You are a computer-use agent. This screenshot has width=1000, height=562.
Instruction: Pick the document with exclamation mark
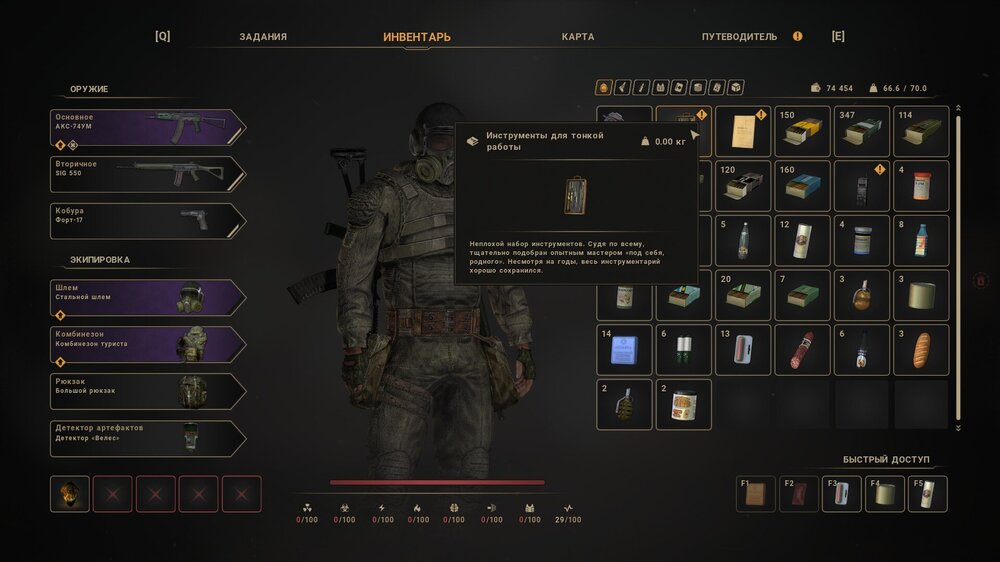(x=743, y=131)
